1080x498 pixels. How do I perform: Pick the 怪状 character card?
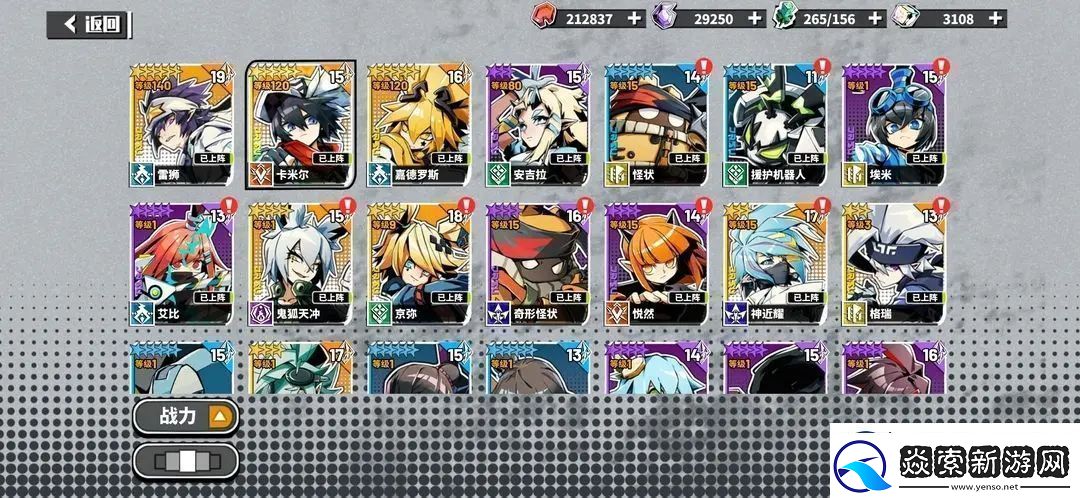click(x=656, y=124)
